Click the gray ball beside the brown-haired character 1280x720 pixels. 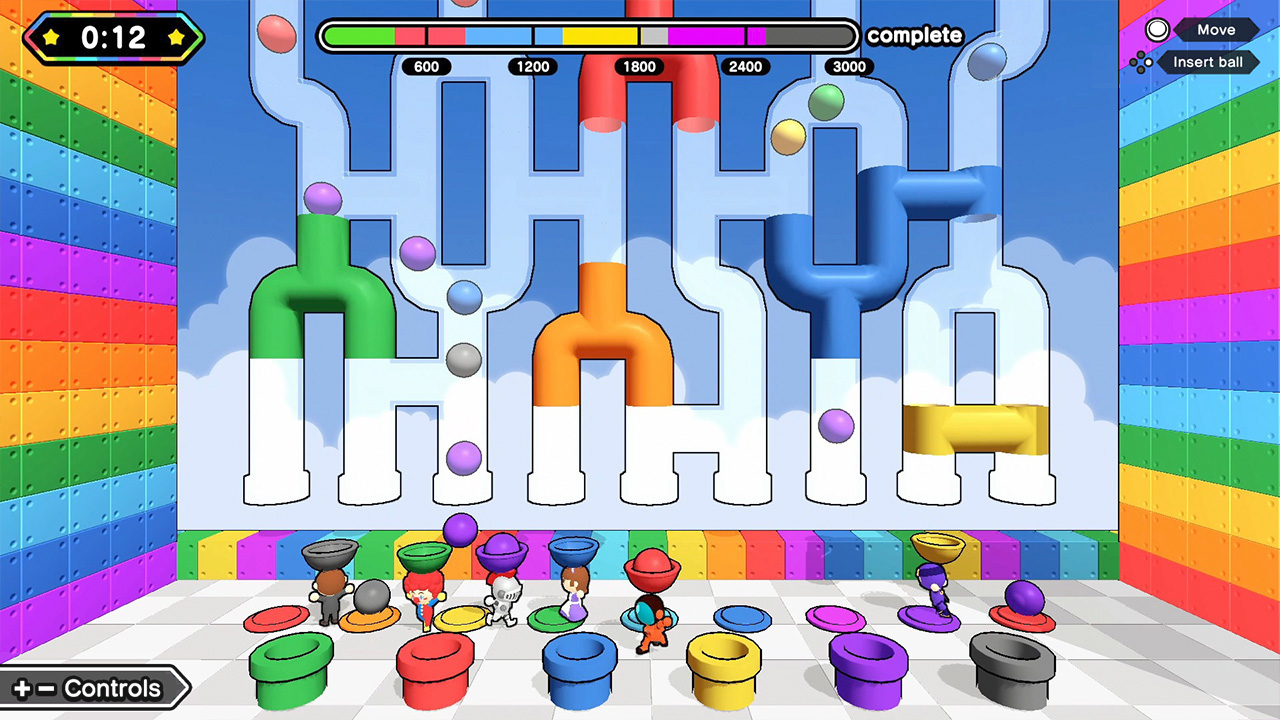pyautogui.click(x=372, y=597)
